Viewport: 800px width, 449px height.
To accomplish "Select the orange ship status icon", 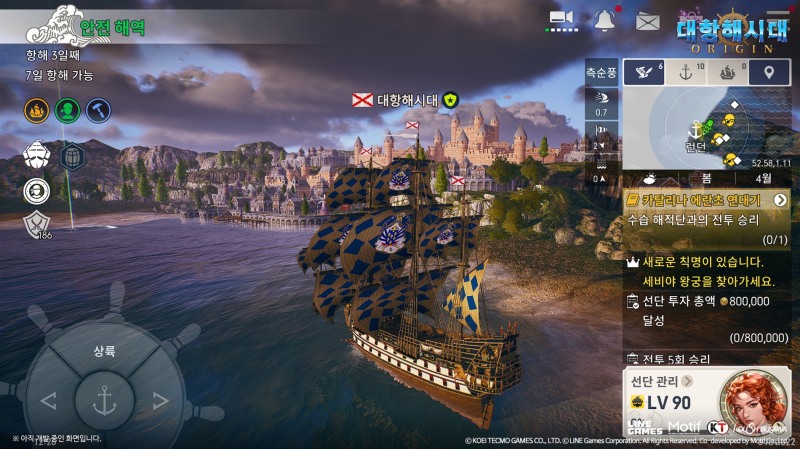I will coord(37,110).
